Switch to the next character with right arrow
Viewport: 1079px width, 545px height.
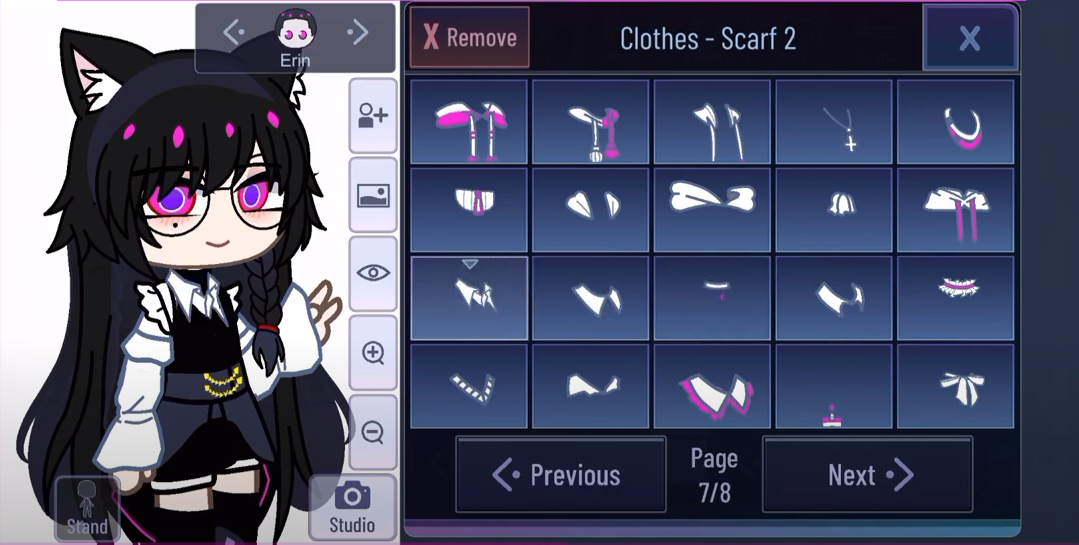coord(357,33)
